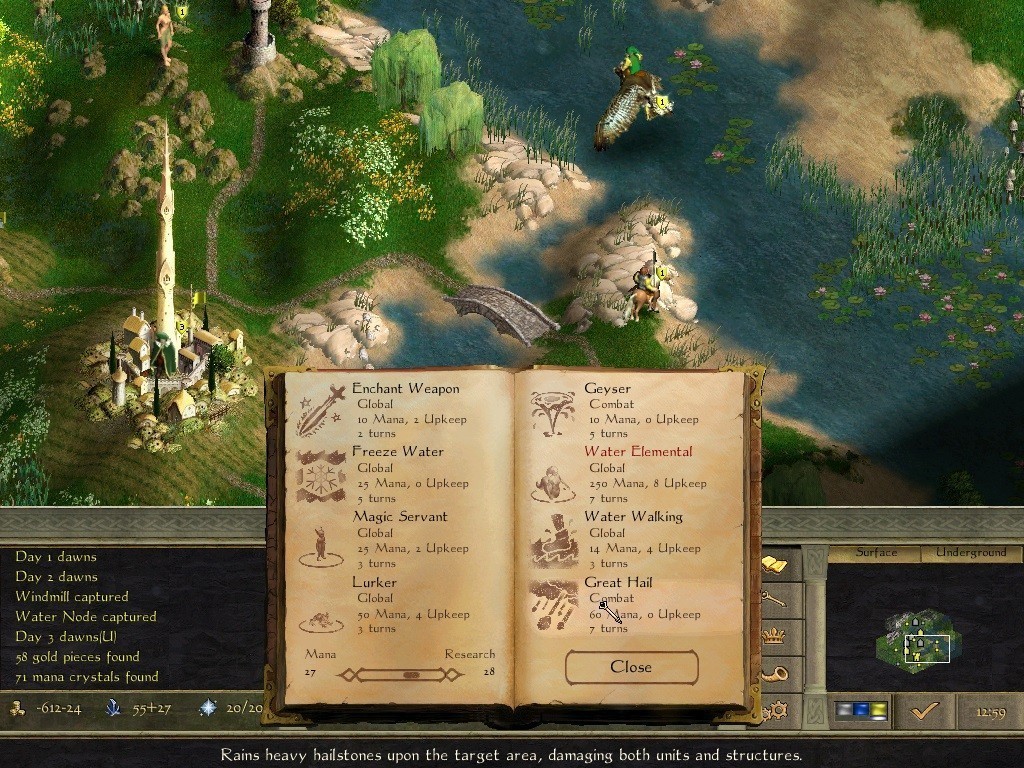Pick the Magic Servant spell
The height and width of the screenshot is (768, 1024).
click(x=399, y=517)
